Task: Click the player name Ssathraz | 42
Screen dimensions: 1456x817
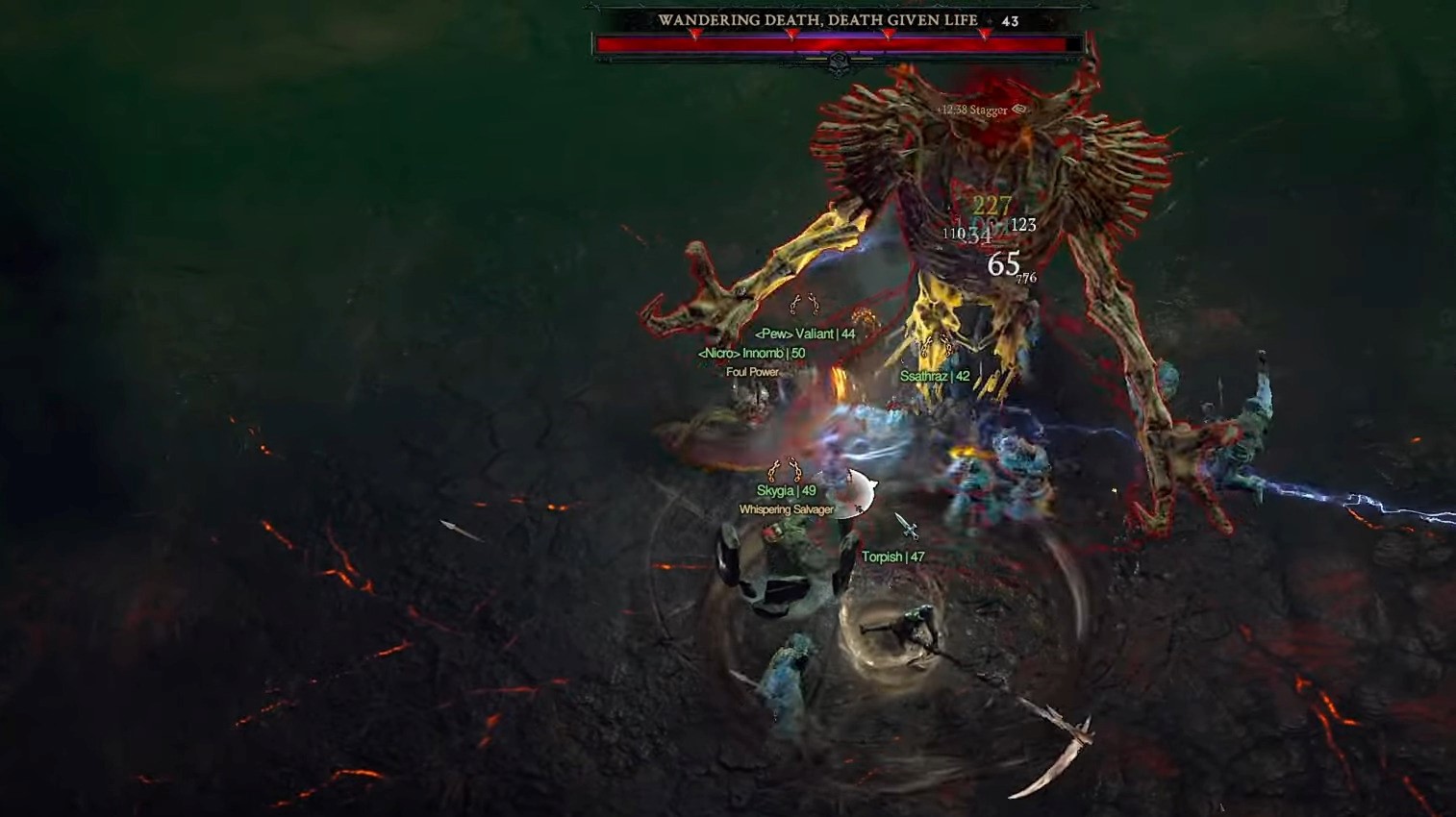Action: pyautogui.click(x=935, y=377)
